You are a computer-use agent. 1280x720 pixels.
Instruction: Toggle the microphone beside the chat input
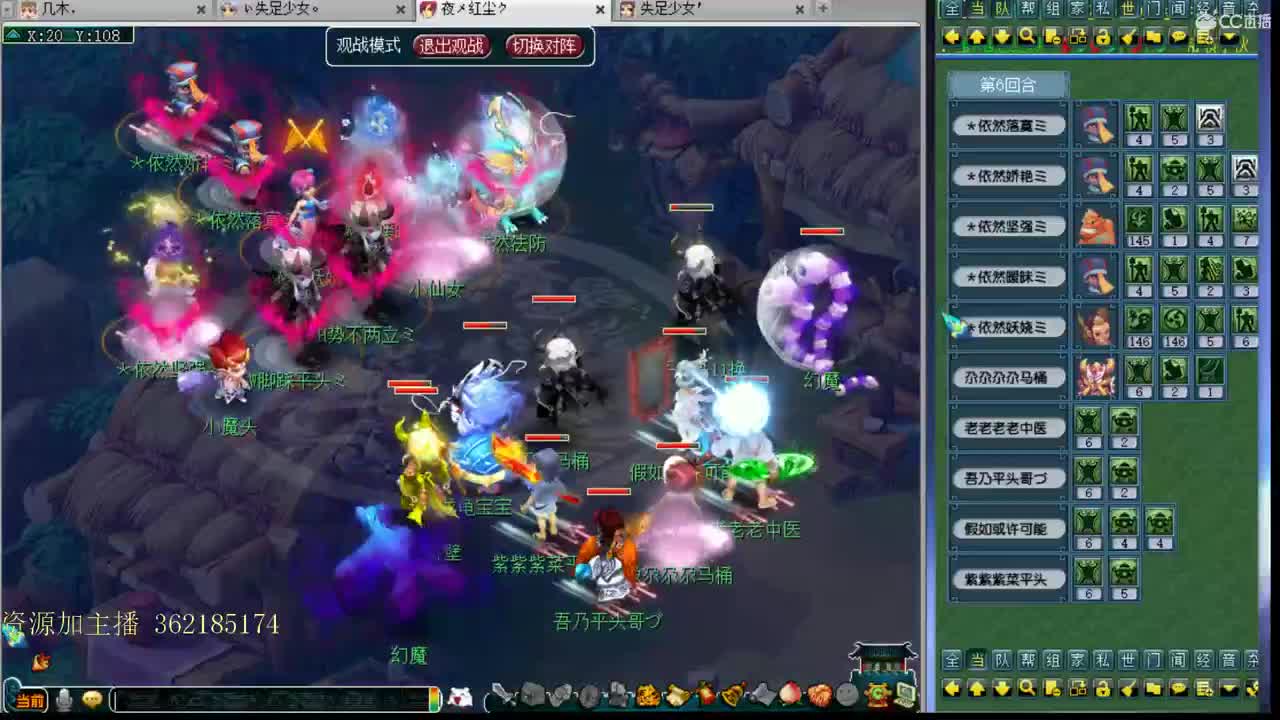click(65, 698)
